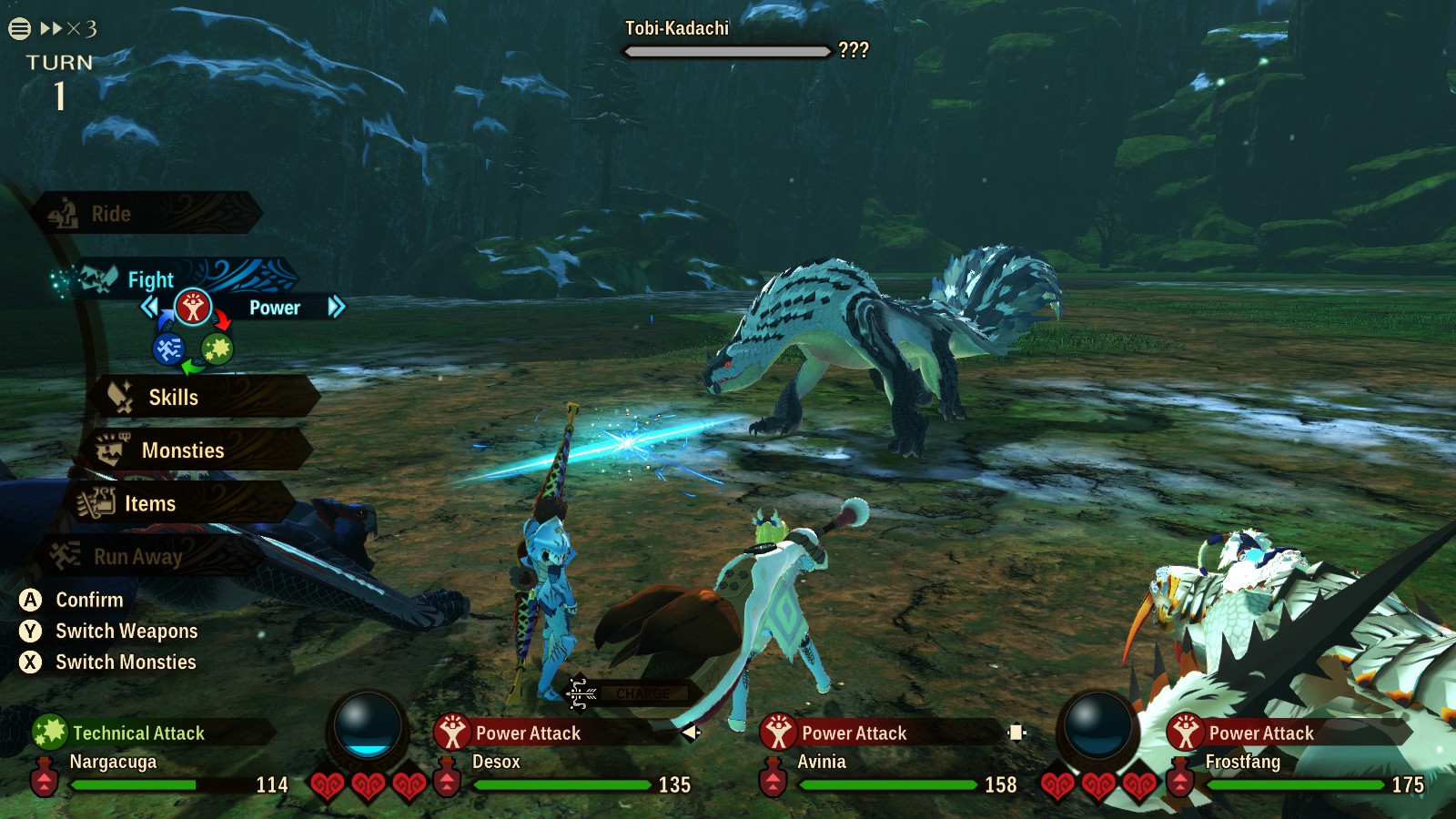
Task: Select Skills from the battle menu
Action: click(x=175, y=398)
